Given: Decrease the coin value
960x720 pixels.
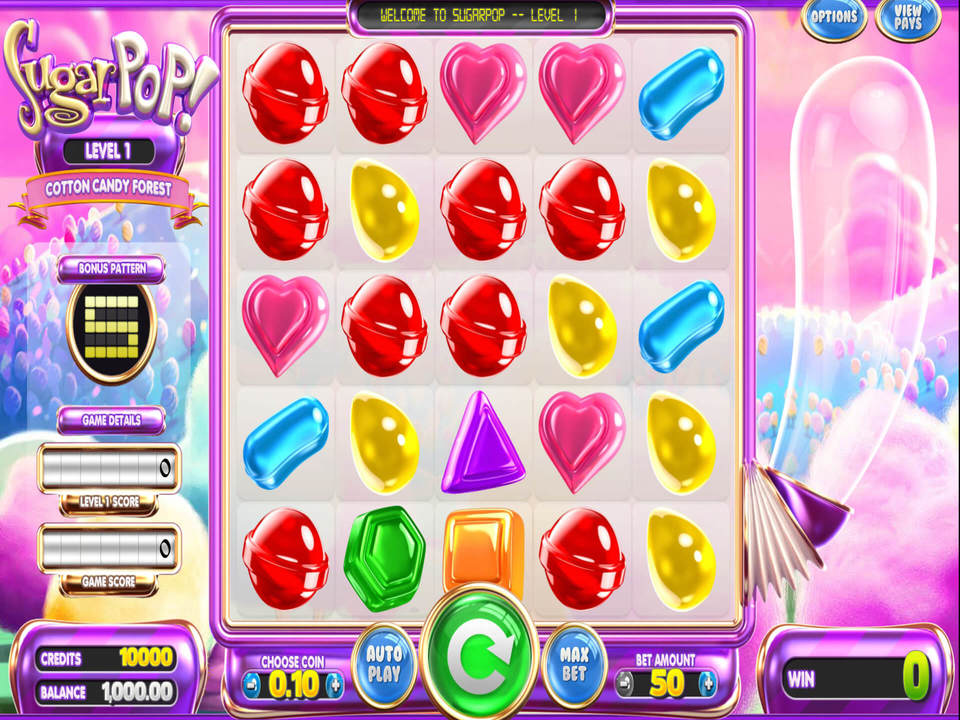Looking at the screenshot, I should pos(252,685).
